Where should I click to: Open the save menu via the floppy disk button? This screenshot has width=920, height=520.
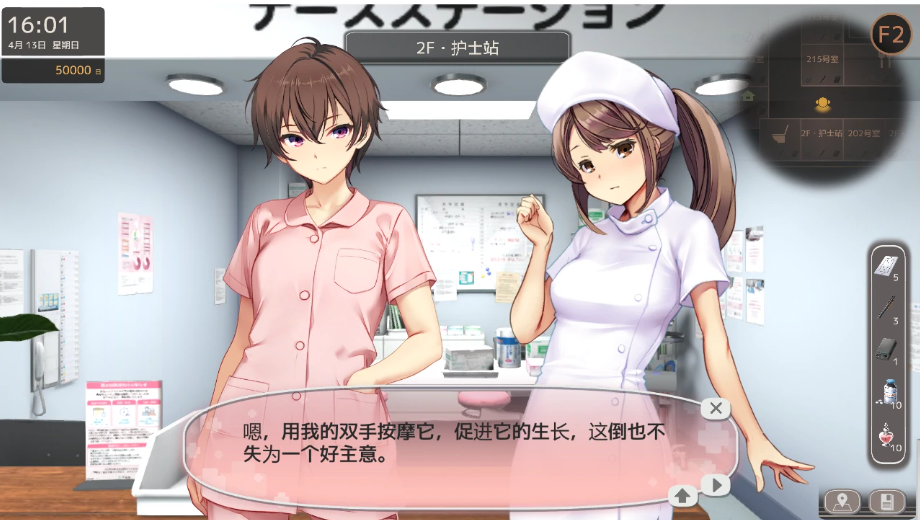884,502
